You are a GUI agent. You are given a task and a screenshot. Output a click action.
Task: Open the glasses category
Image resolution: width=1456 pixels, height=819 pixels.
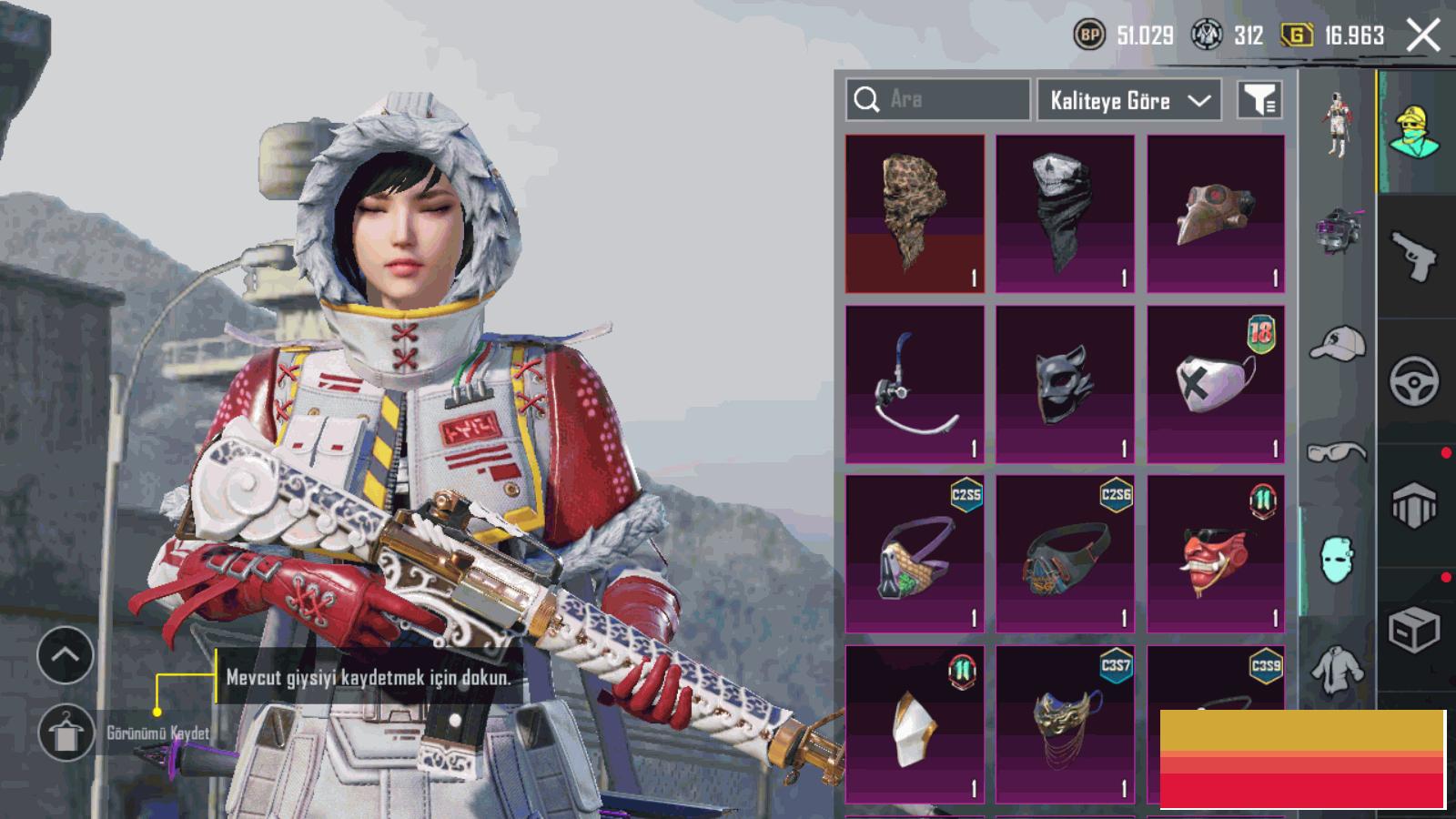point(1338,451)
